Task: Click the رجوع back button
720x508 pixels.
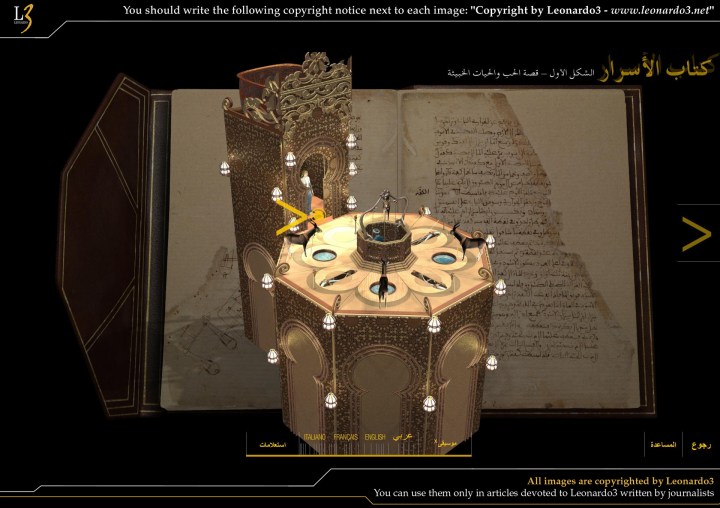Action: 702,444
